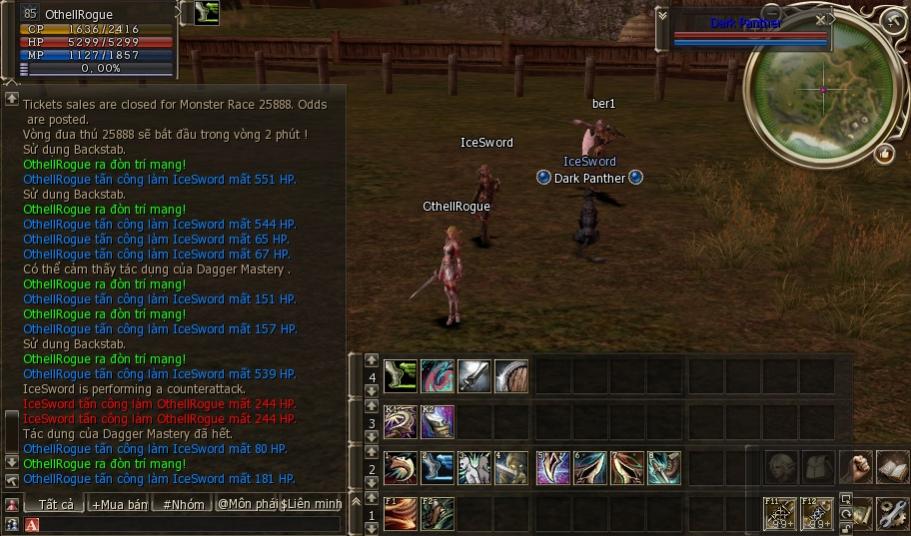Activate the green boot skill in bar 4

(x=400, y=376)
